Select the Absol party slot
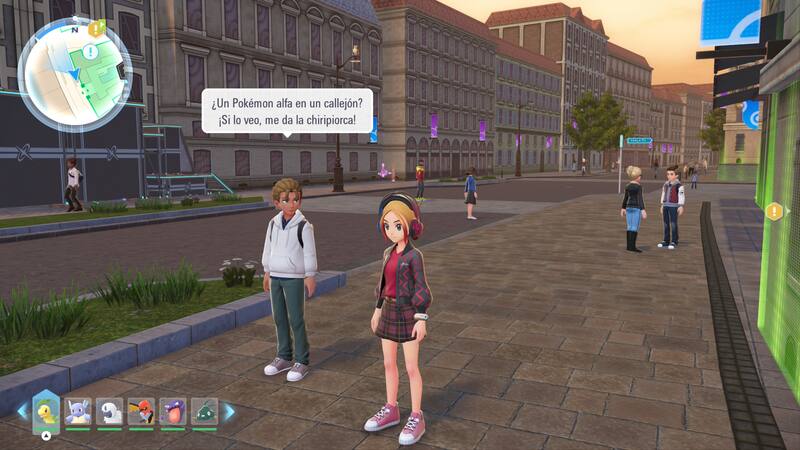Image resolution: width=800 pixels, height=450 pixels. pos(109,410)
